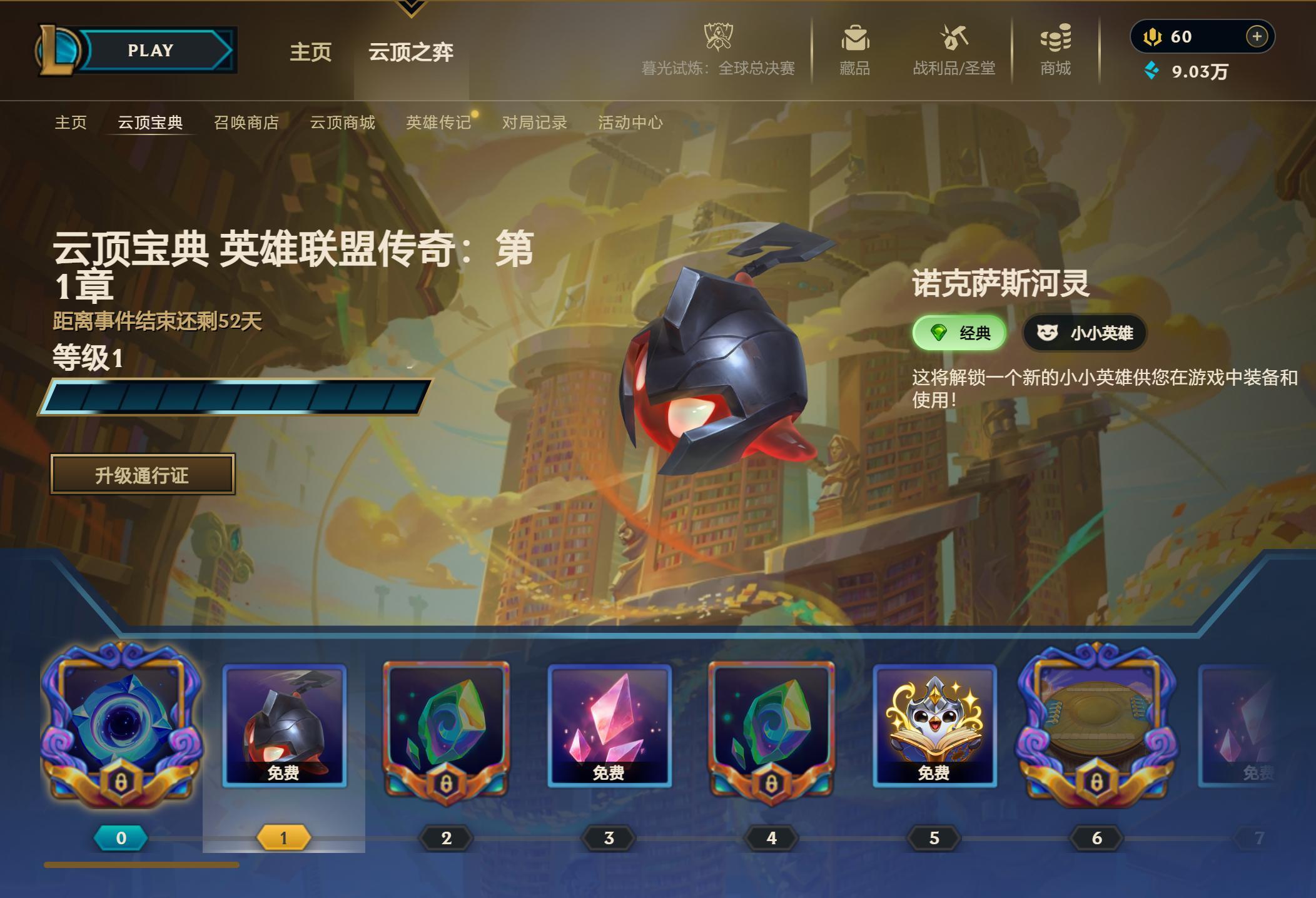This screenshot has width=1316, height=898.
Task: Open the 云顶宝典 tab
Action: click(148, 123)
